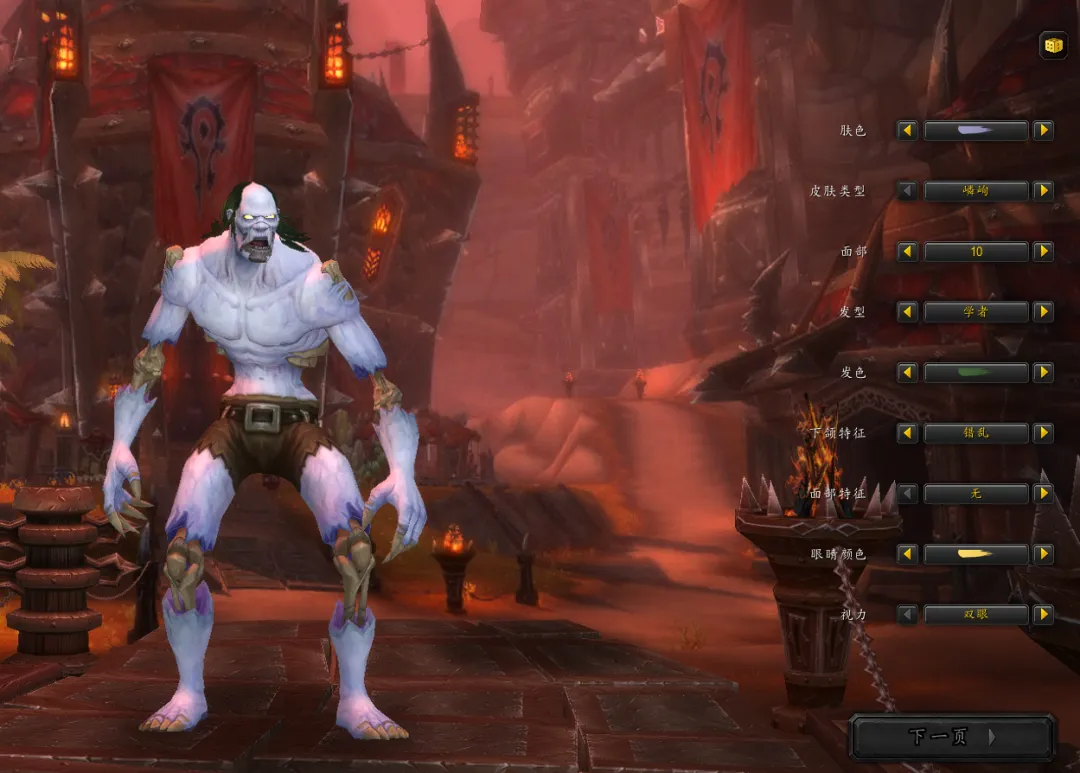Advance 皮肤类型 skin type to next option
1080x773 pixels.
[1043, 191]
